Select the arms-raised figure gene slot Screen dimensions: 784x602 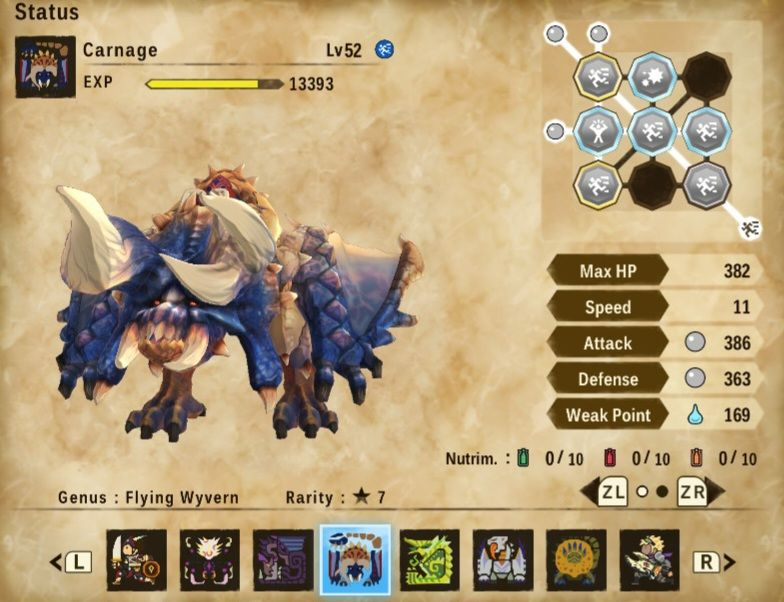(598, 131)
